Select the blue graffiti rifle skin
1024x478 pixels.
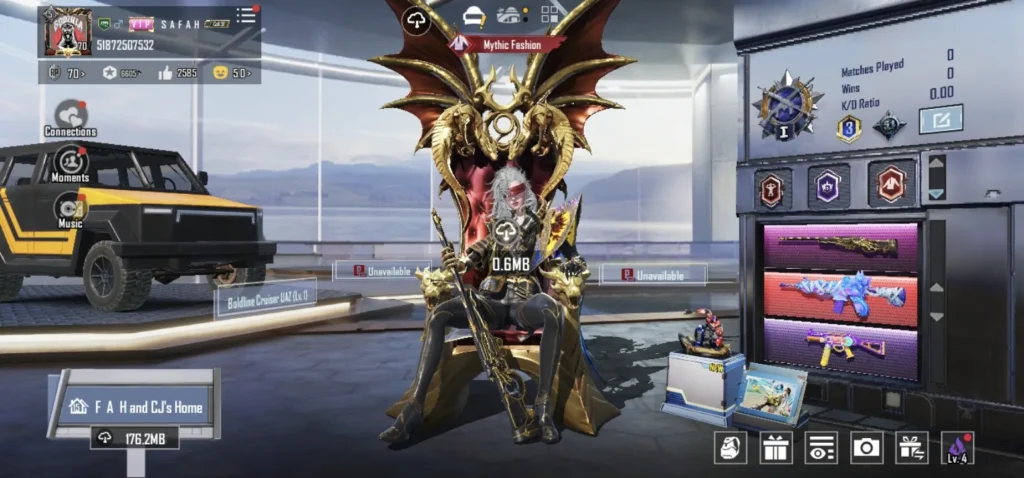click(x=838, y=294)
